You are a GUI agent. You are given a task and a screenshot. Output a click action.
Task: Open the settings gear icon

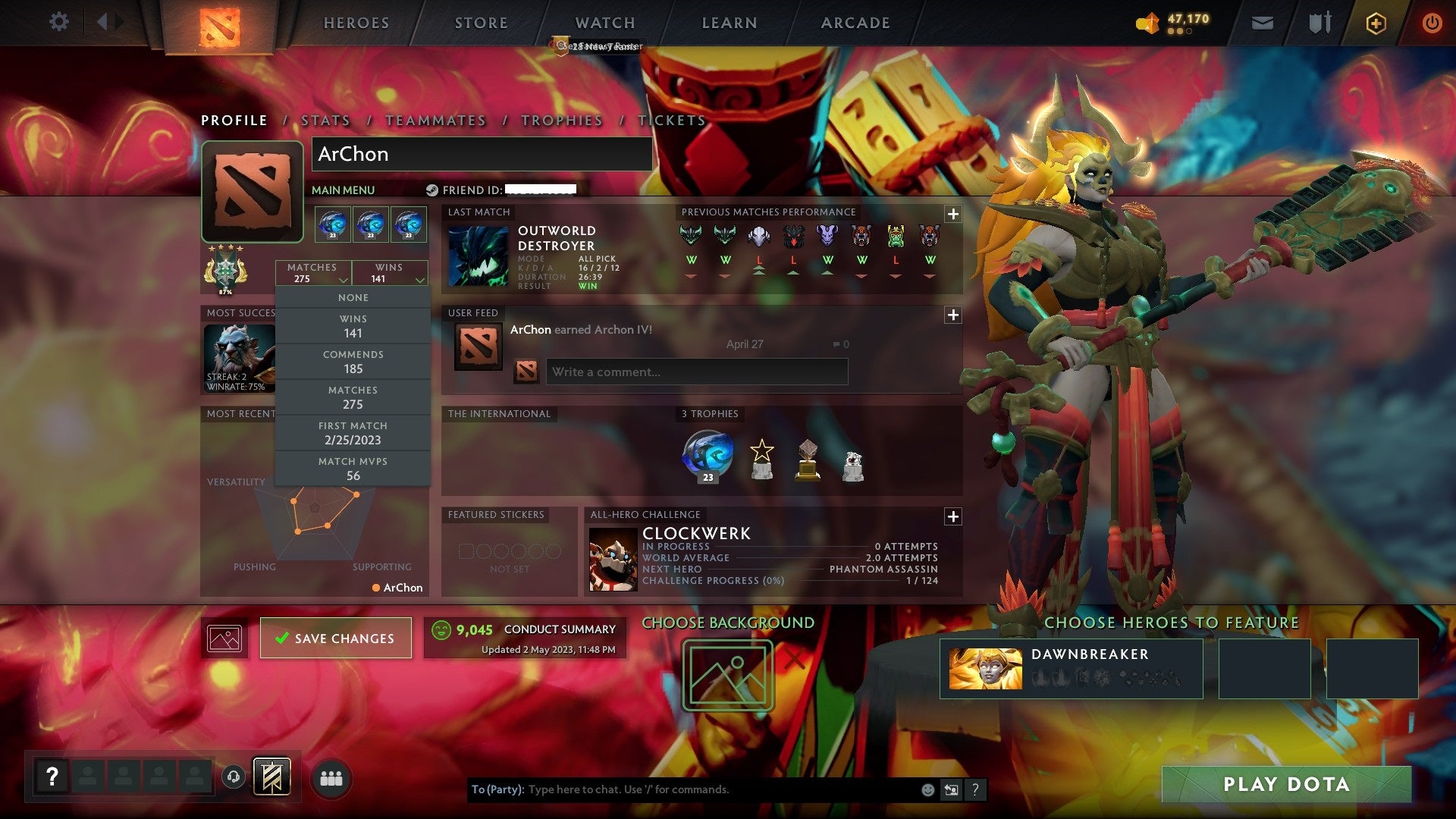[x=59, y=22]
